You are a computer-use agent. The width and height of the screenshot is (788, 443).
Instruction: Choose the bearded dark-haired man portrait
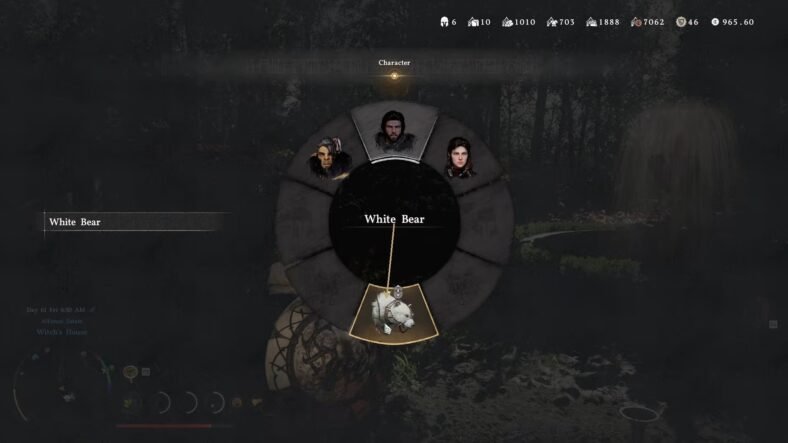(393, 131)
